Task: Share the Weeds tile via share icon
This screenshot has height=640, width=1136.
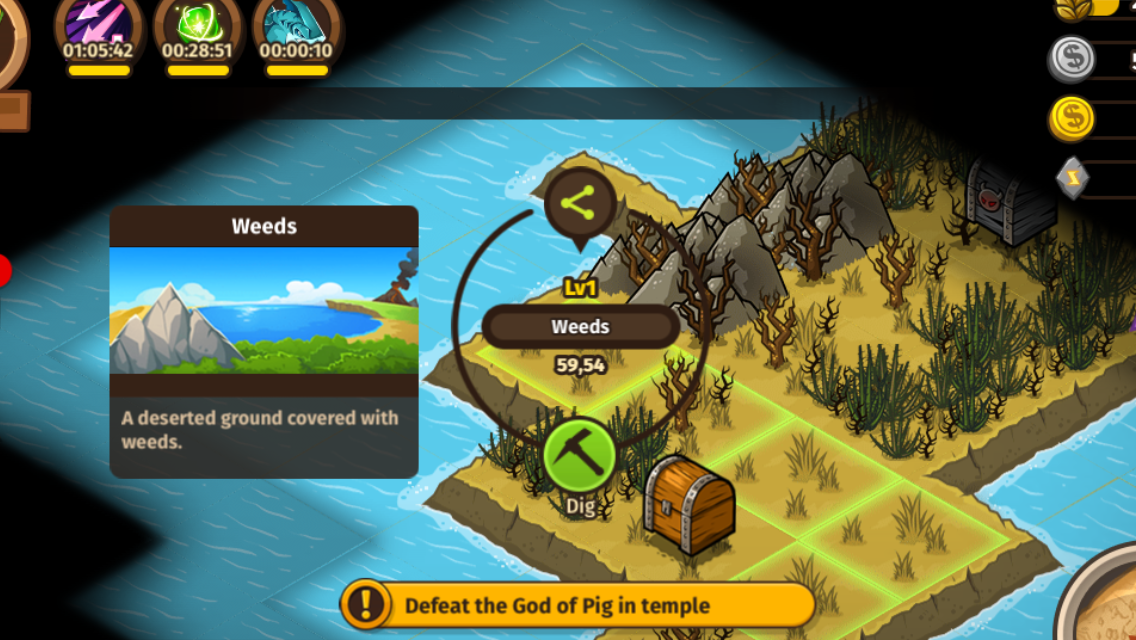Action: point(579,203)
